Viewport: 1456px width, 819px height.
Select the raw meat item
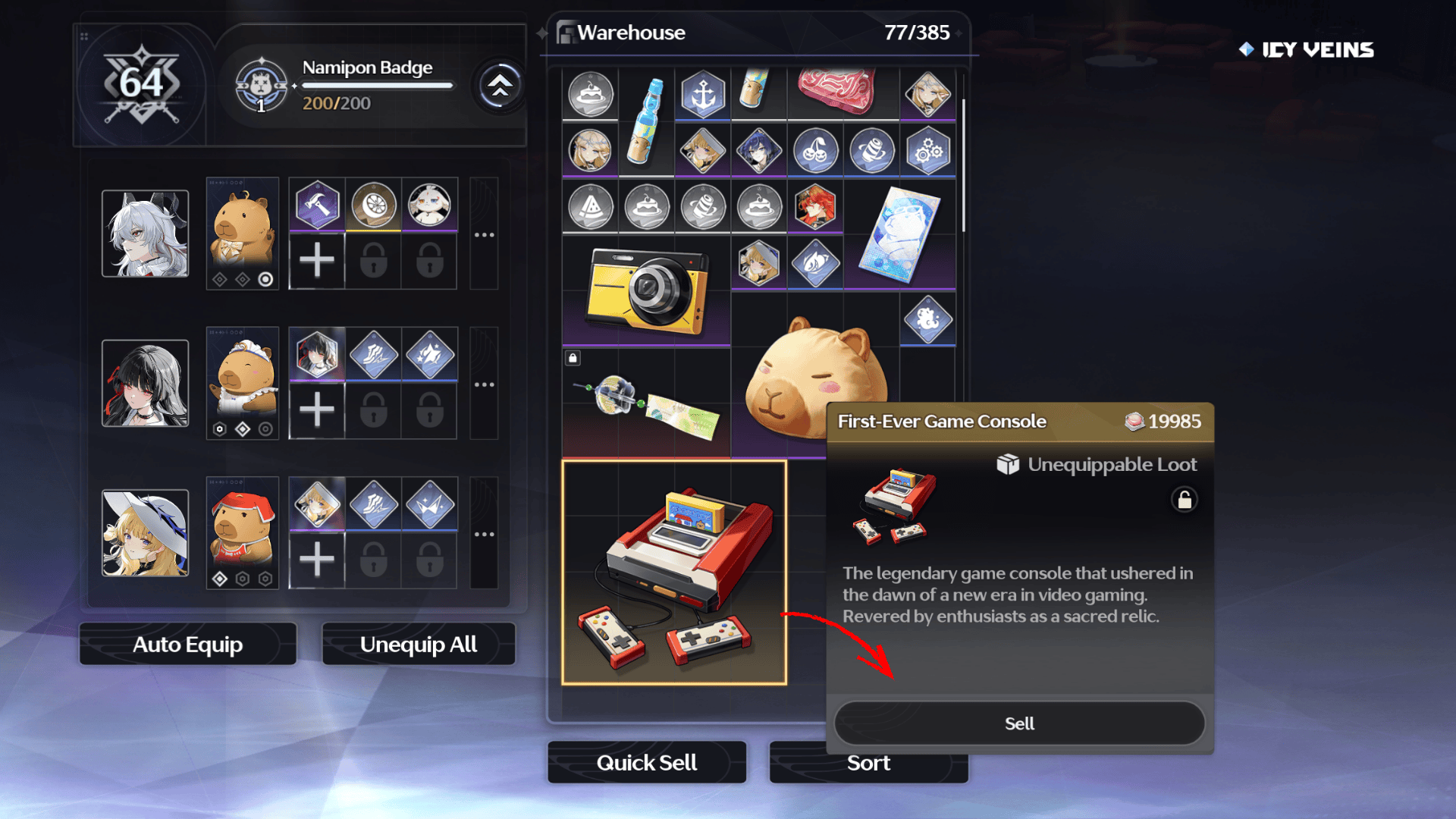coord(838,91)
